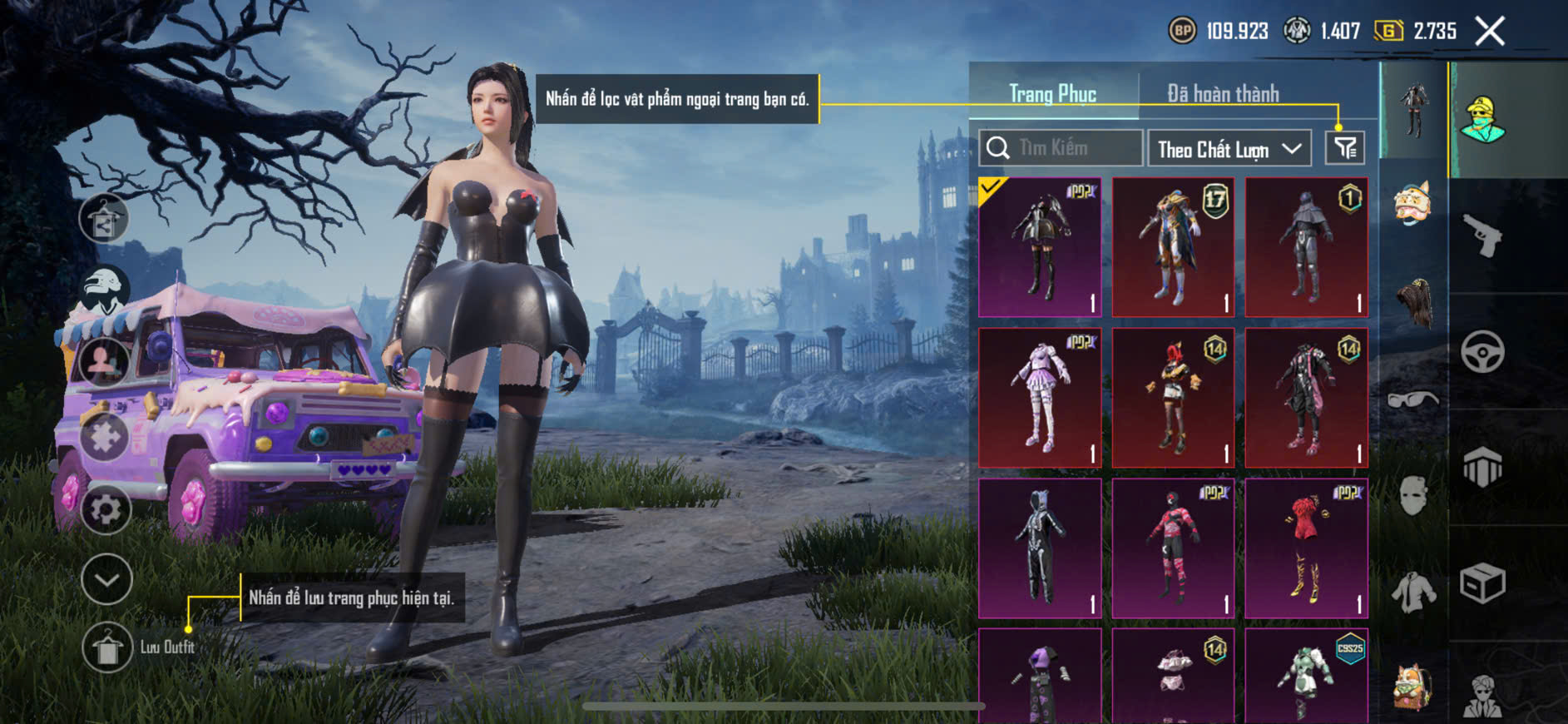Collapse the side menu with the down arrow
Image resolution: width=1568 pixels, height=724 pixels.
pos(106,579)
